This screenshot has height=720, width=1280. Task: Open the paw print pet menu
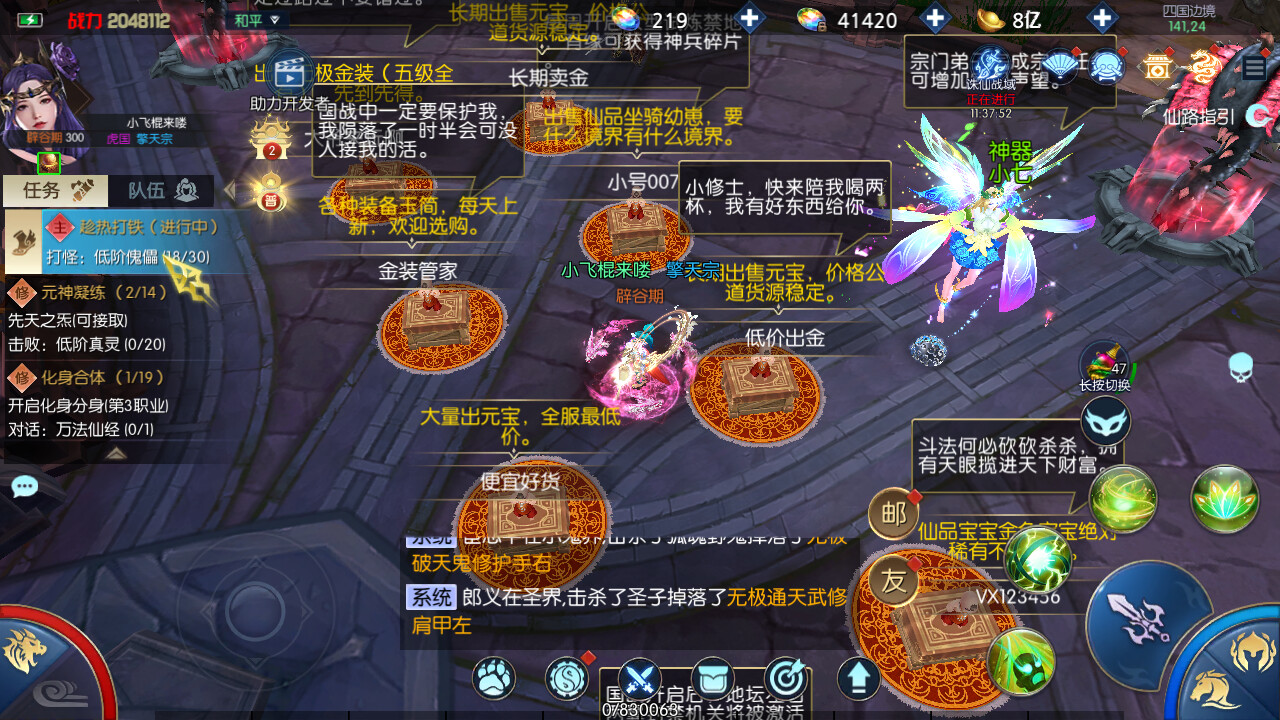click(x=494, y=678)
